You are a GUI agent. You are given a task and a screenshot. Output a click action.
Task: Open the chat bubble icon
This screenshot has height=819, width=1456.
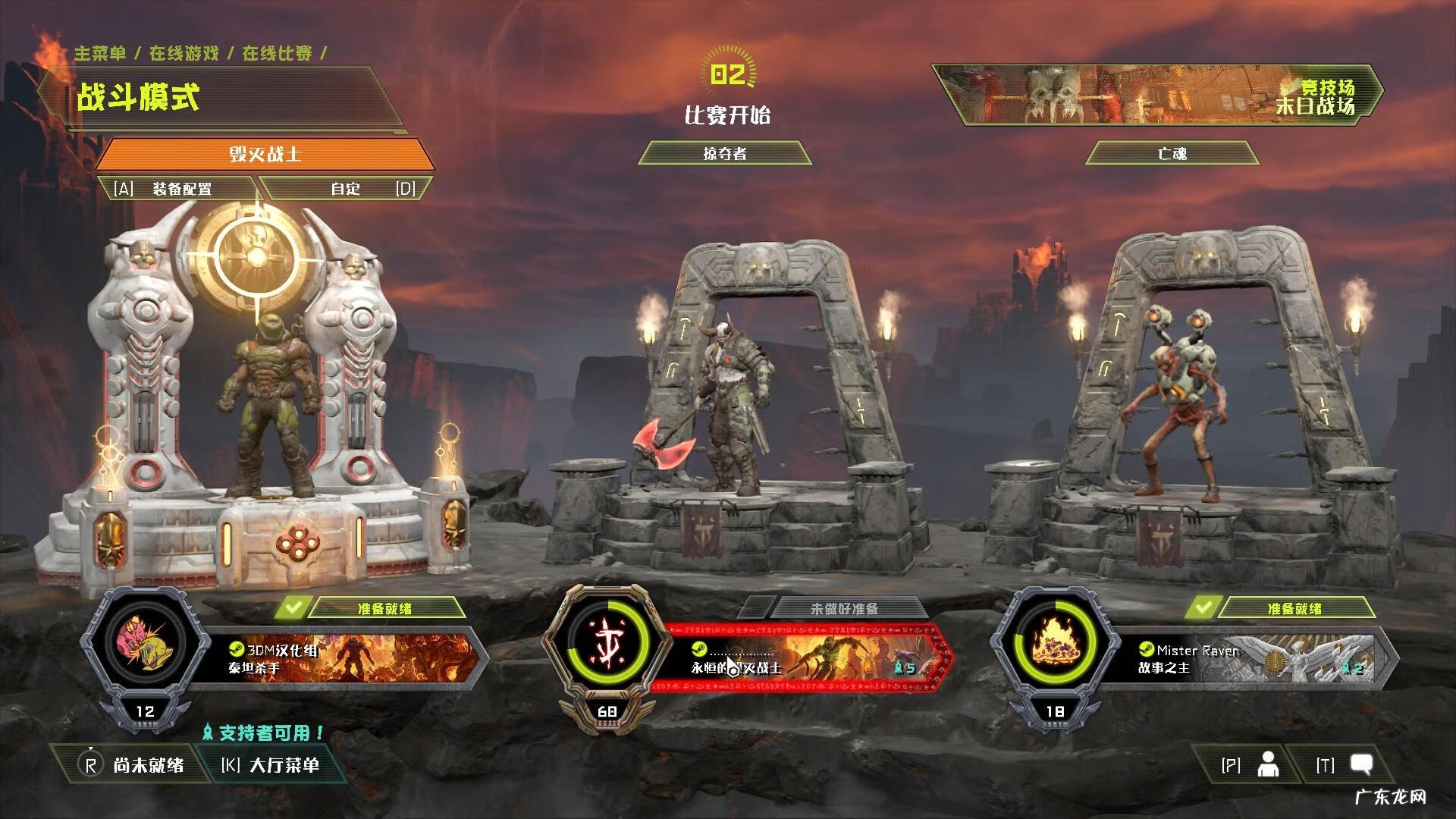[1362, 765]
